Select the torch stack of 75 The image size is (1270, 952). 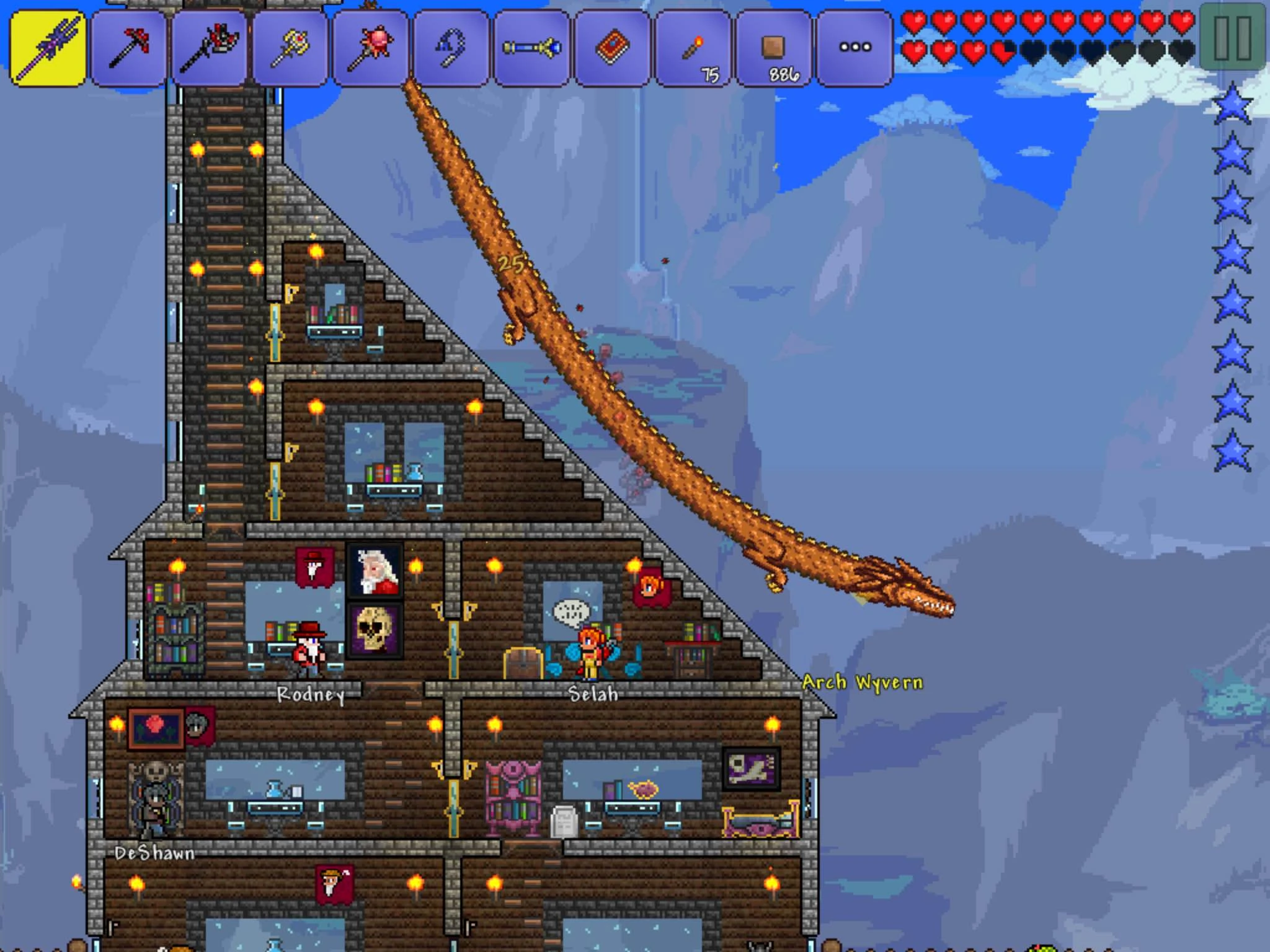pos(693,47)
